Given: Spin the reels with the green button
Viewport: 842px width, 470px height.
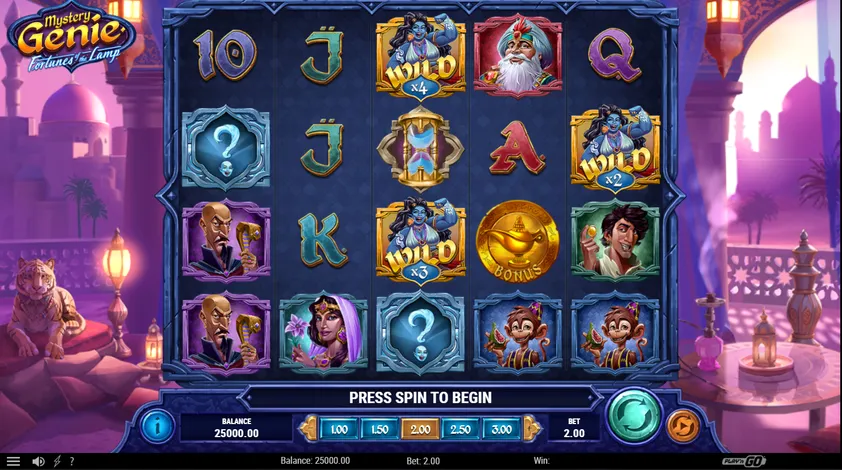Looking at the screenshot, I should point(634,415).
